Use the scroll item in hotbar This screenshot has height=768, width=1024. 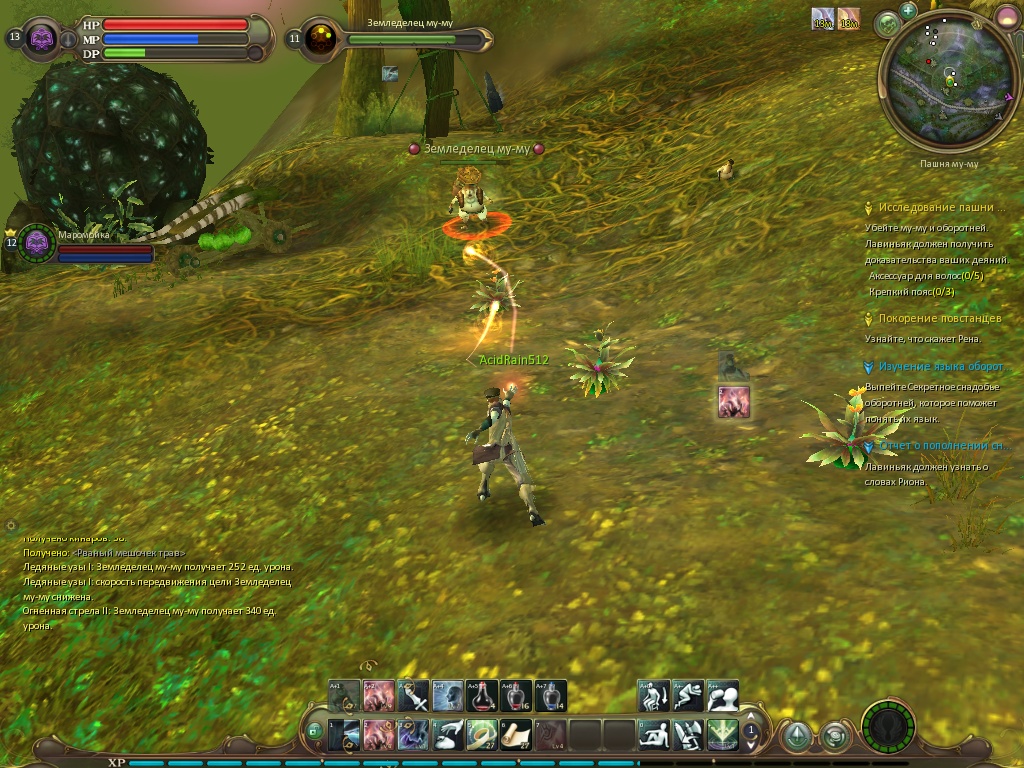[x=516, y=735]
